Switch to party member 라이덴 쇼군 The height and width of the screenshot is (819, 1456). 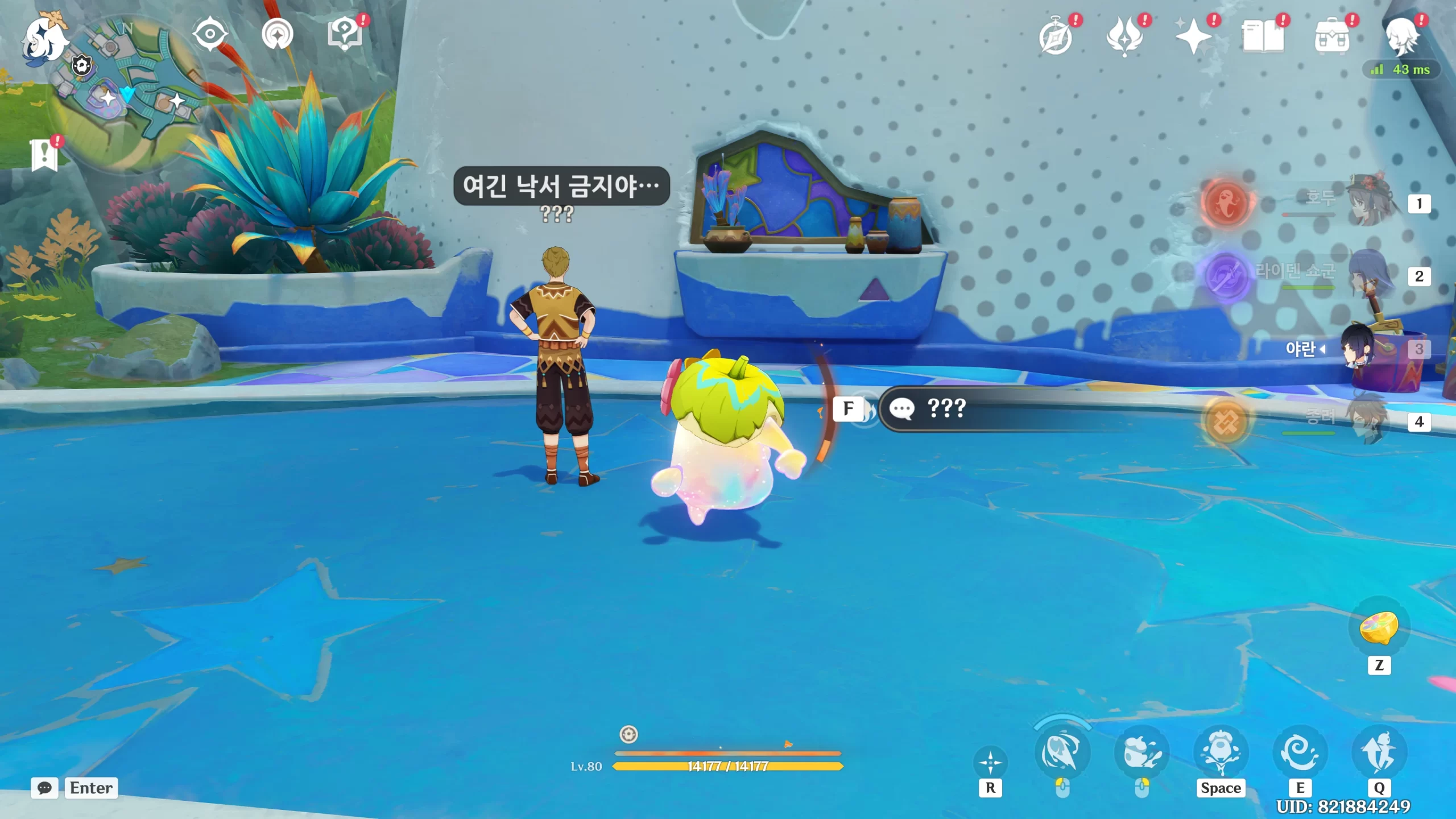click(1371, 275)
